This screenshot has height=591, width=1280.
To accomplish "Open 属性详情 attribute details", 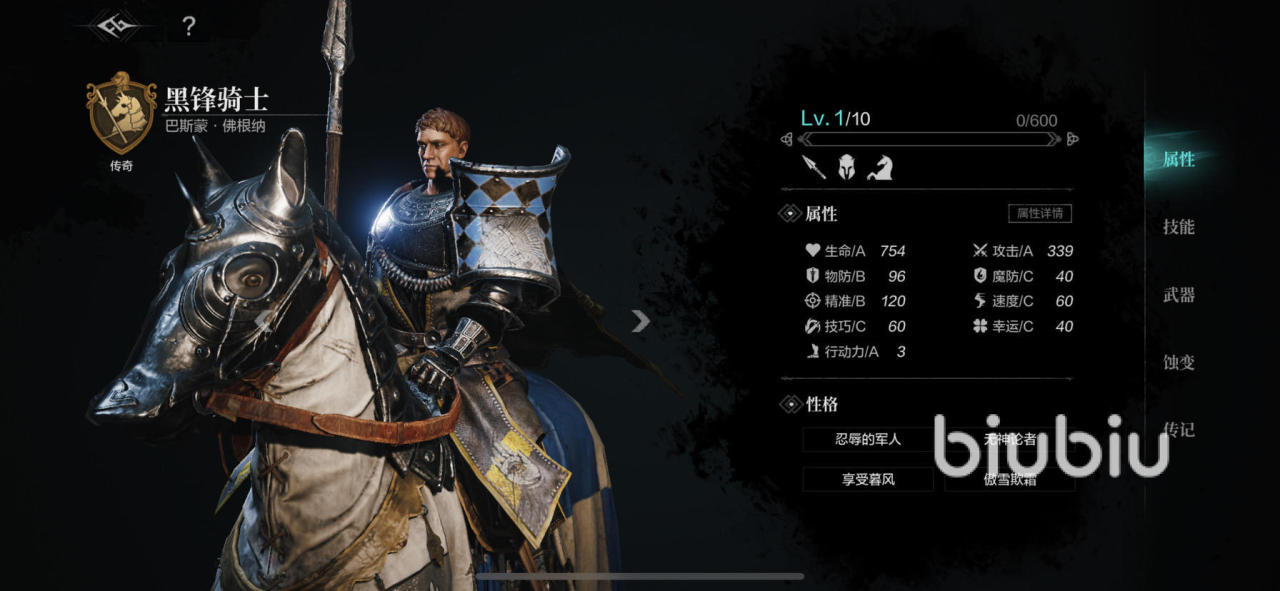I will pyautogui.click(x=1039, y=213).
